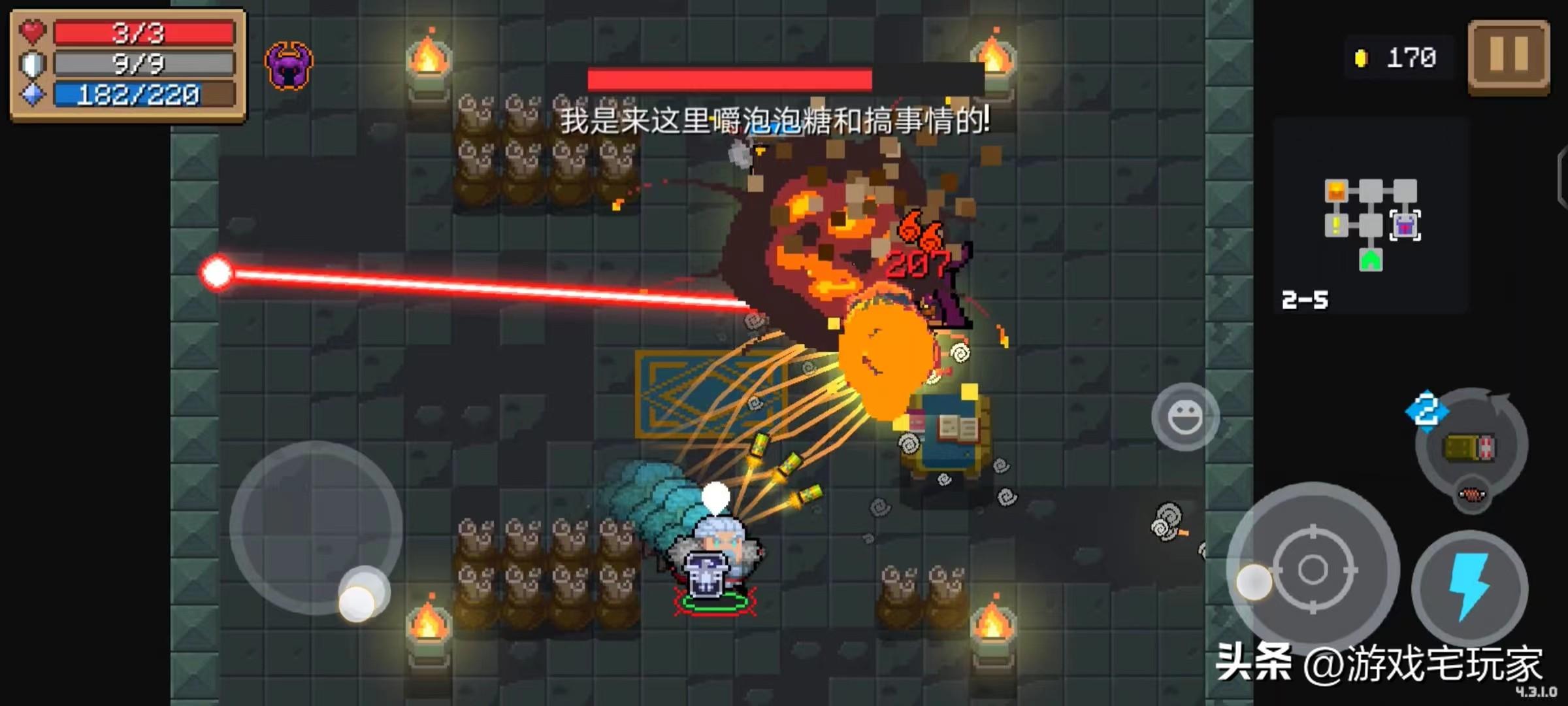The width and height of the screenshot is (1568, 706).
Task: Fire using the crosshair attack button
Action: pos(1313,569)
